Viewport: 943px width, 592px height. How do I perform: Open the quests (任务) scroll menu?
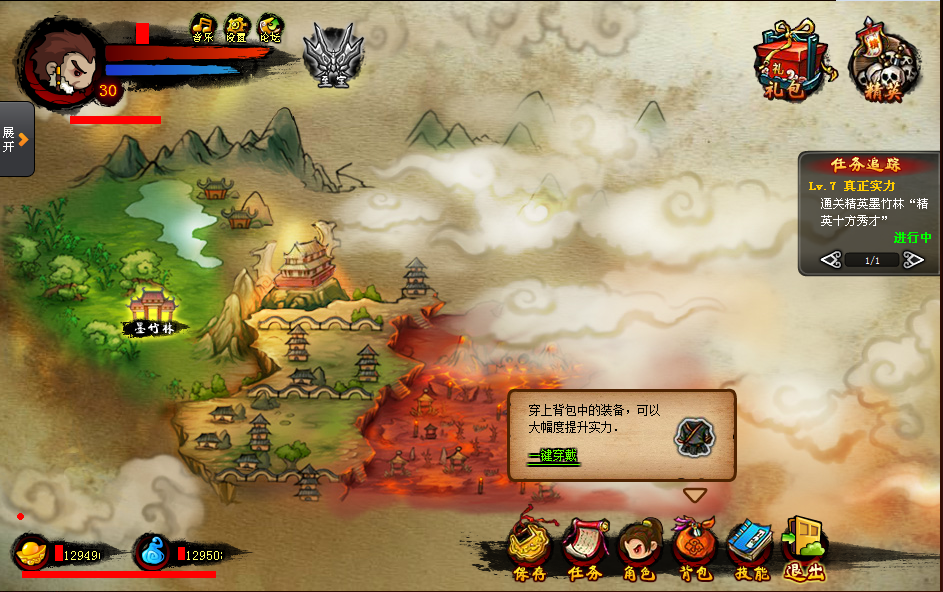tap(585, 548)
